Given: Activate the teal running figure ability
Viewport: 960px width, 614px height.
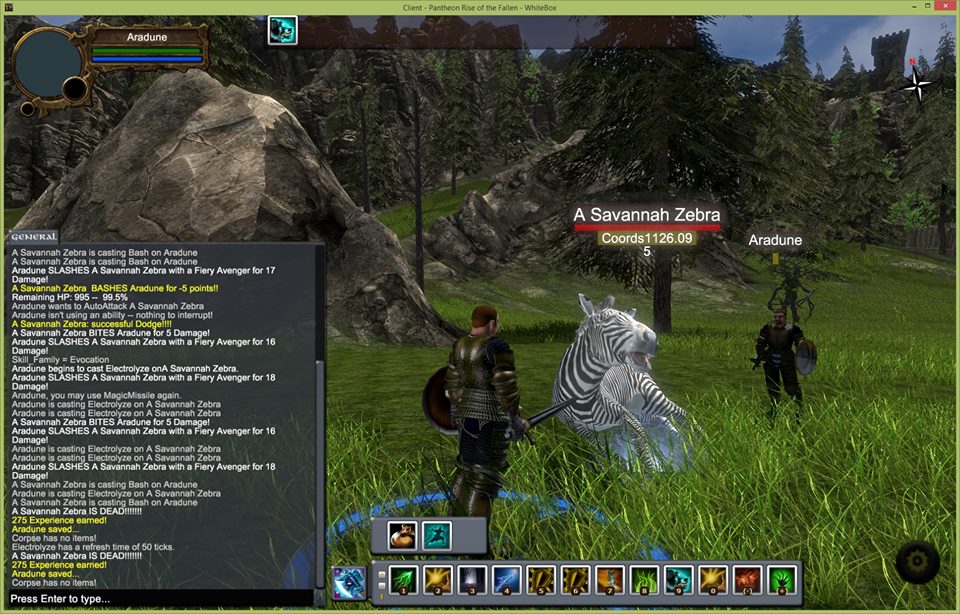Looking at the screenshot, I should pos(437,536).
